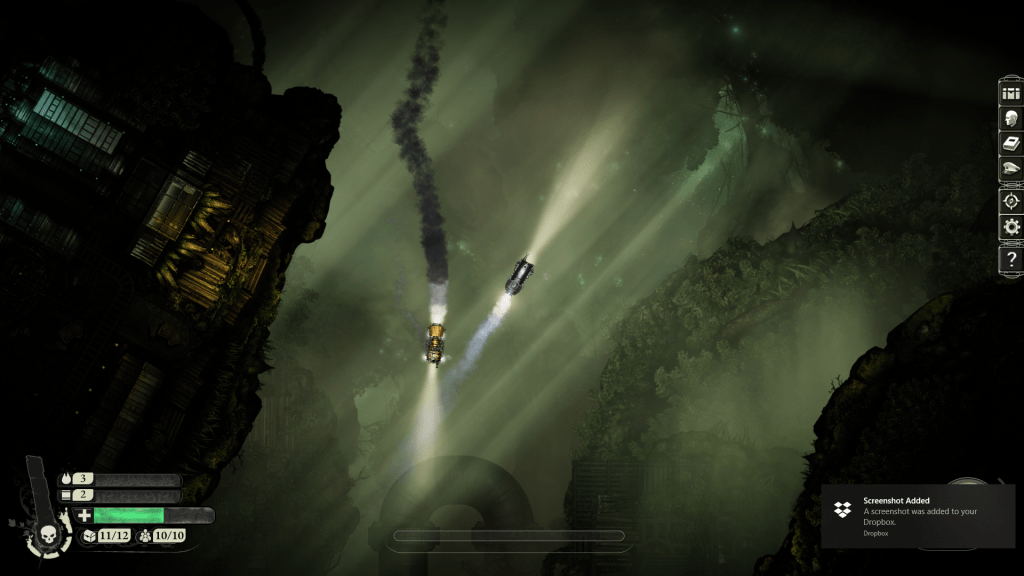Click the crosshair target icon
This screenshot has width=1024, height=576.
(1011, 199)
